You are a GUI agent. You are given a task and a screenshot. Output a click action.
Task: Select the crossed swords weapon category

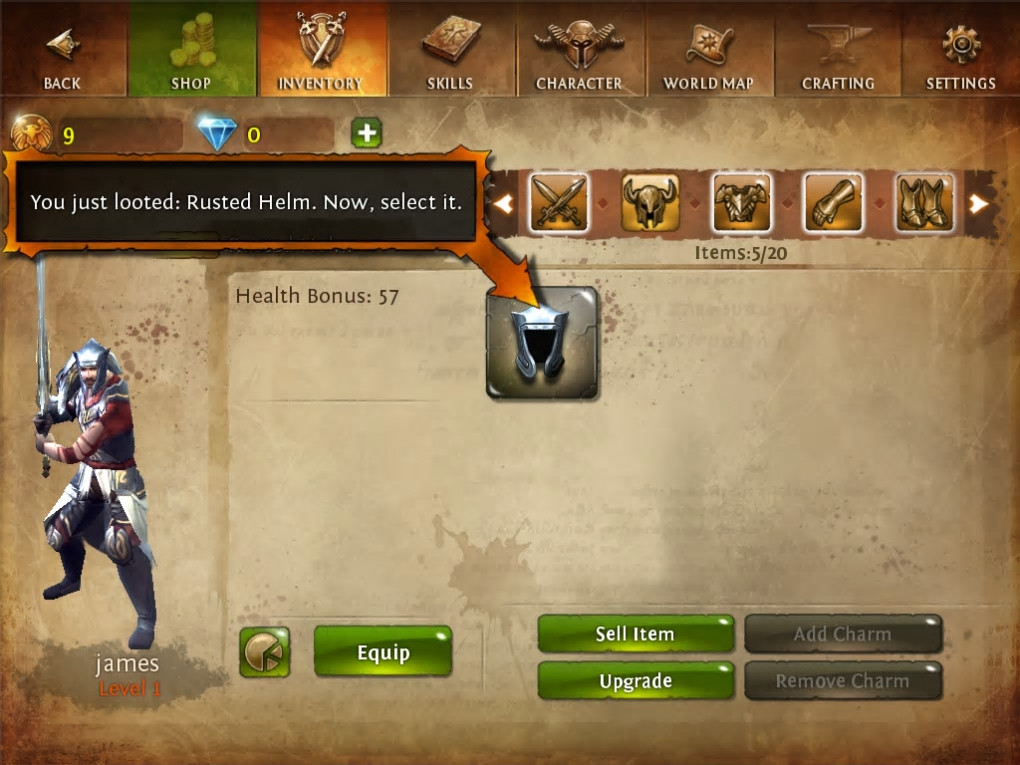point(558,203)
